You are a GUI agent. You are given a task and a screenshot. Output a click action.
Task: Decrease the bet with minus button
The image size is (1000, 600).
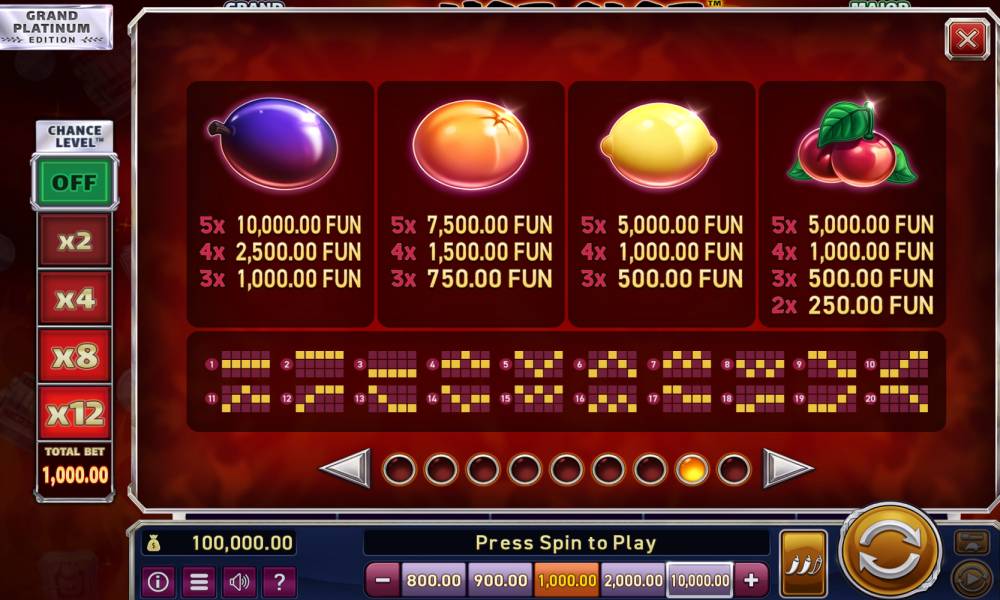point(382,580)
